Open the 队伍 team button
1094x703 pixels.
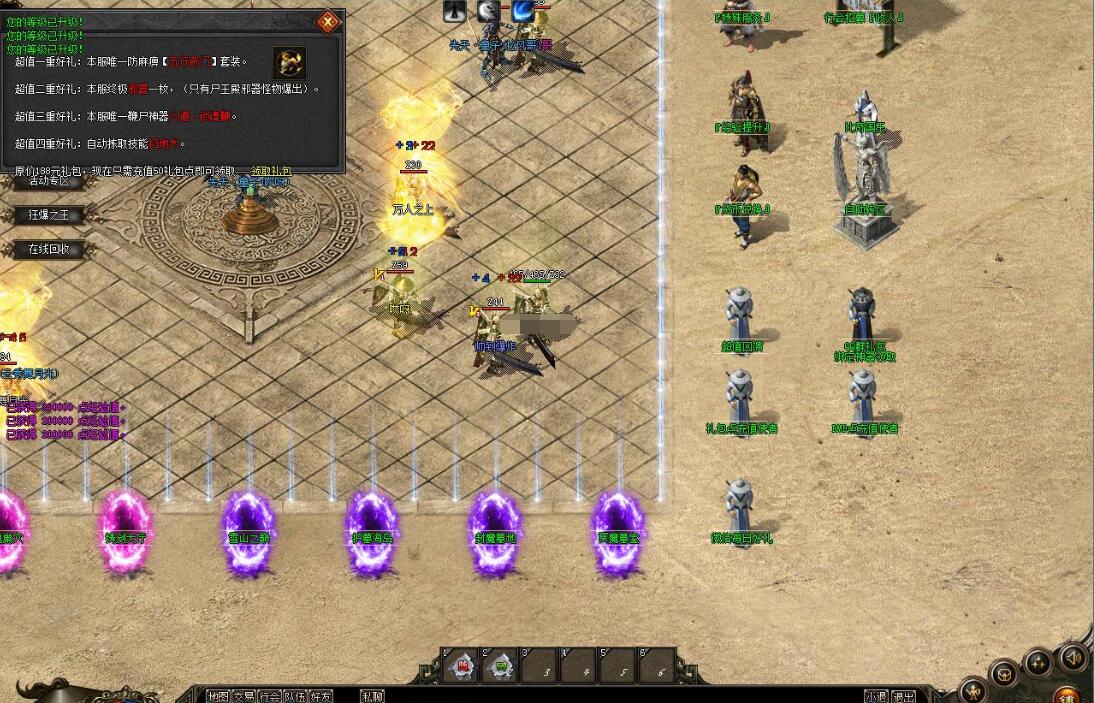[x=295, y=696]
